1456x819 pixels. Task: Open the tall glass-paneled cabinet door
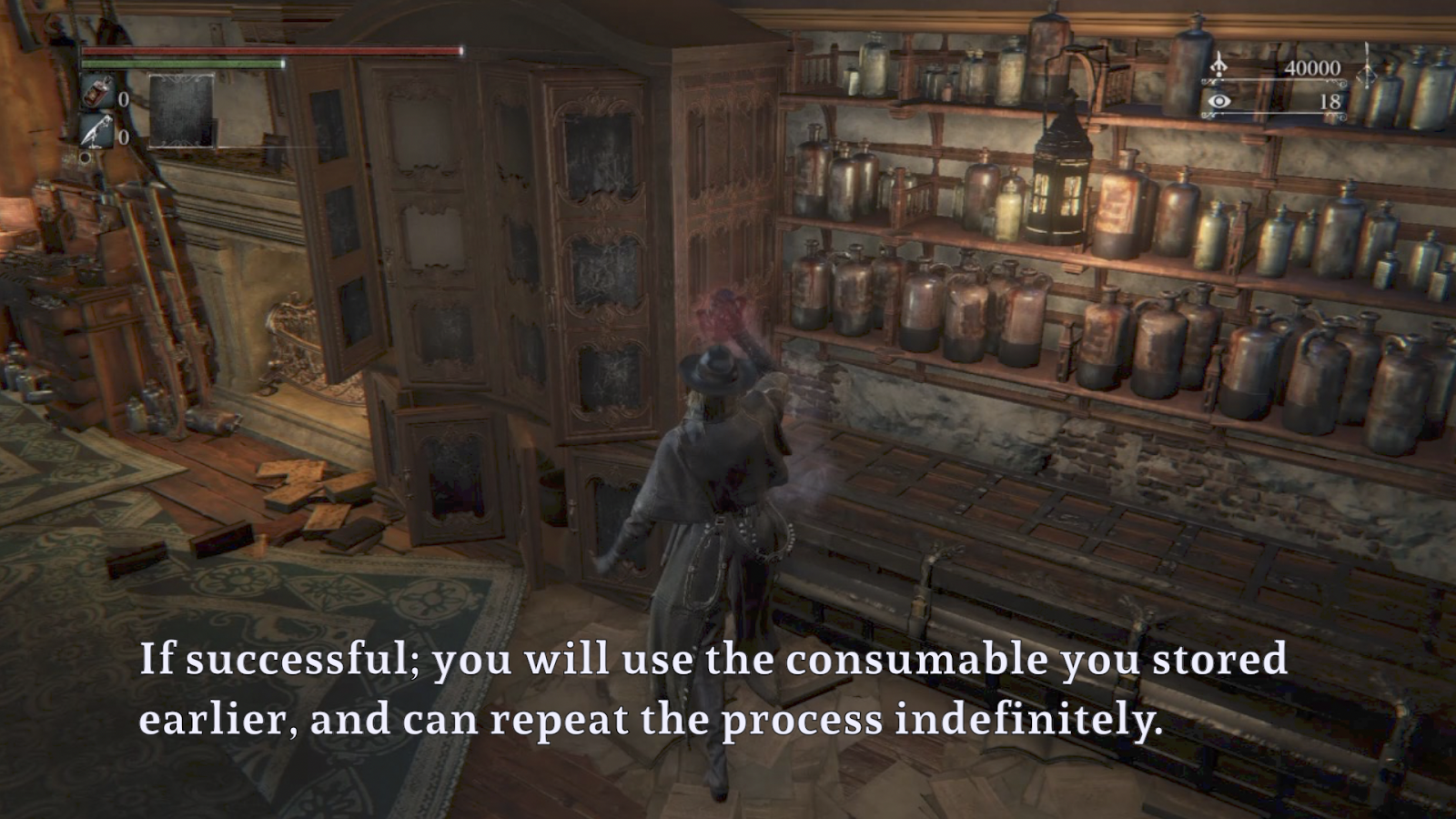(x=601, y=255)
